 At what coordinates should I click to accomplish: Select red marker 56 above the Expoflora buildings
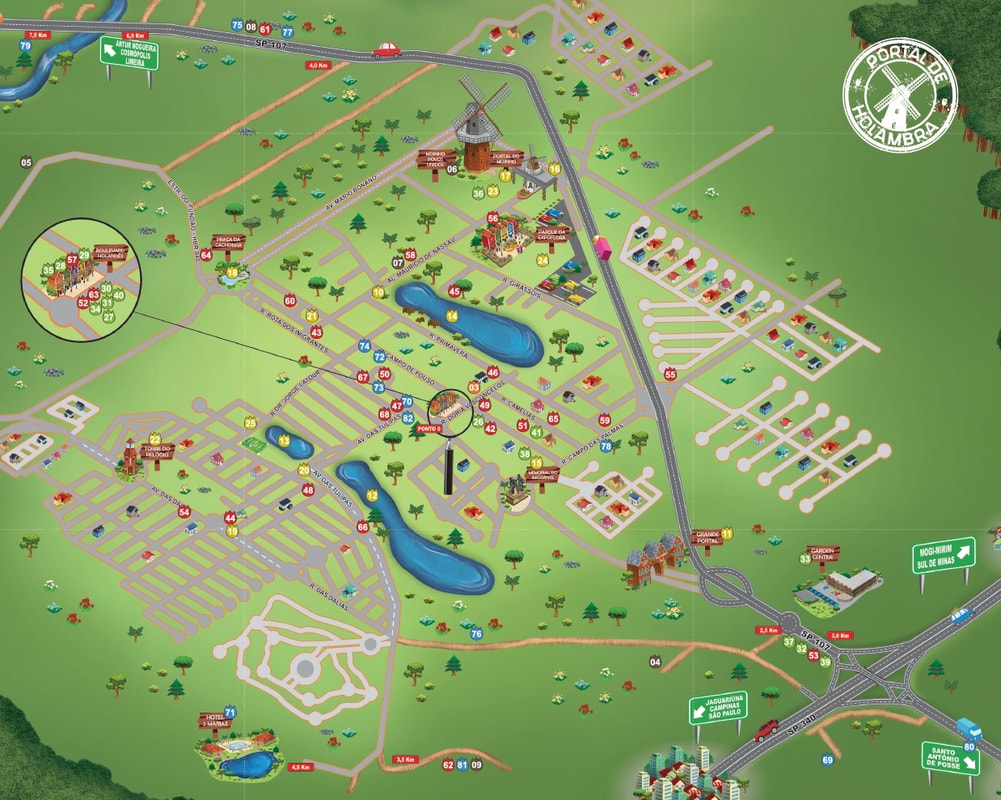coord(493,217)
